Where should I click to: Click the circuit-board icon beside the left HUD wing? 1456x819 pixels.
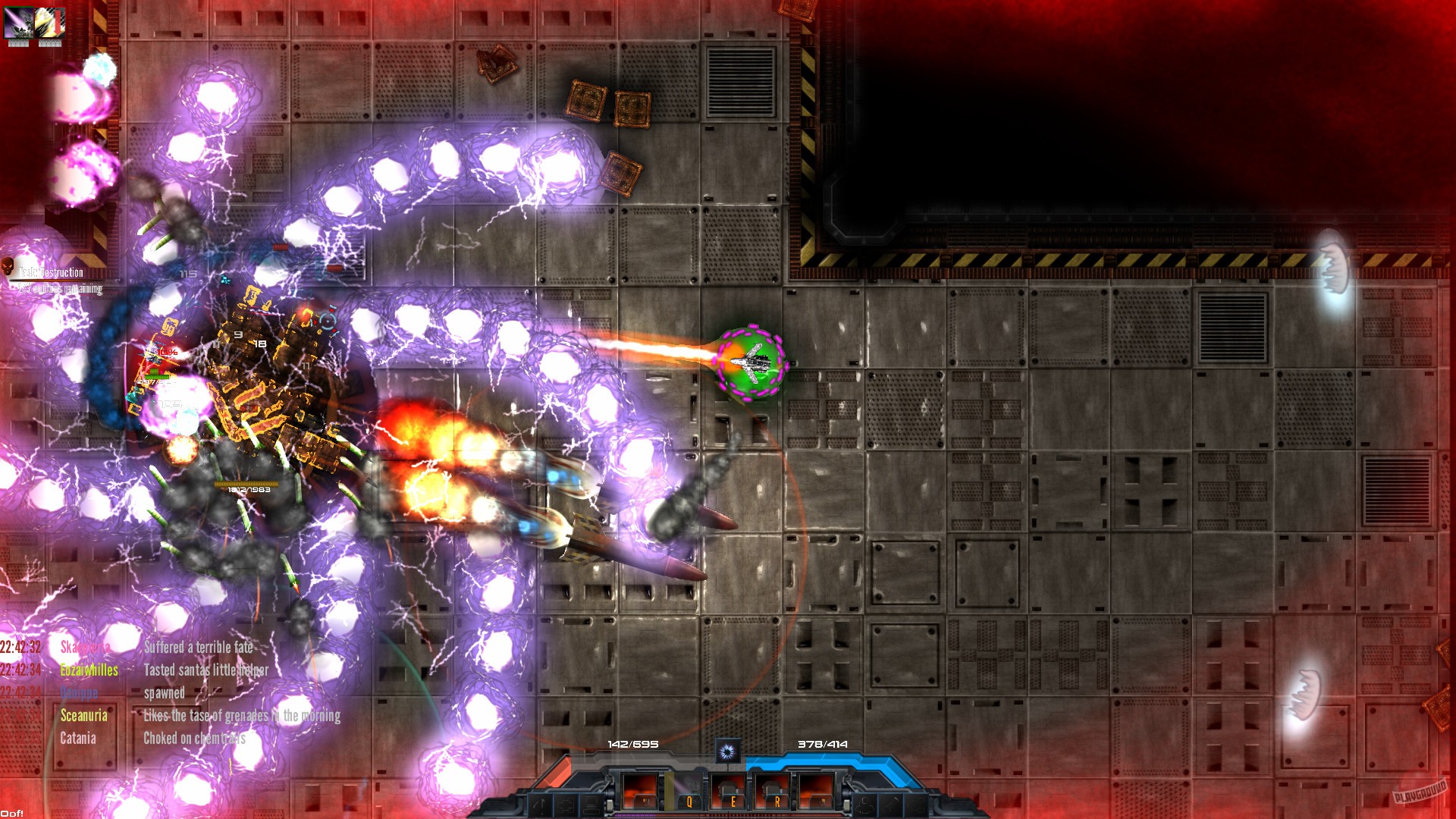(x=566, y=805)
